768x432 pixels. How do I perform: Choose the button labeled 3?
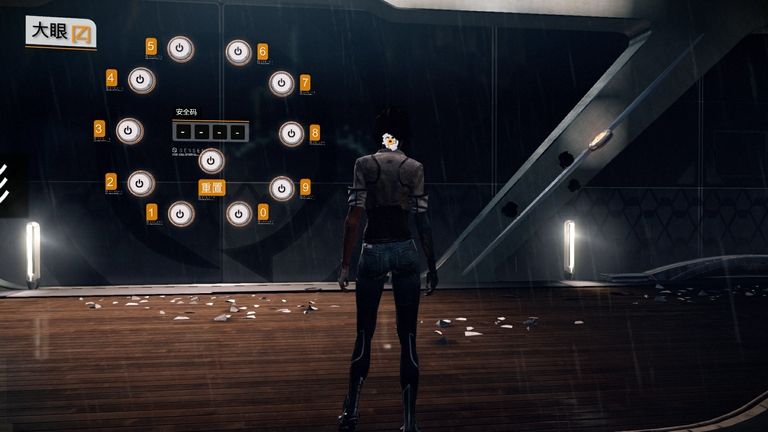click(x=130, y=131)
